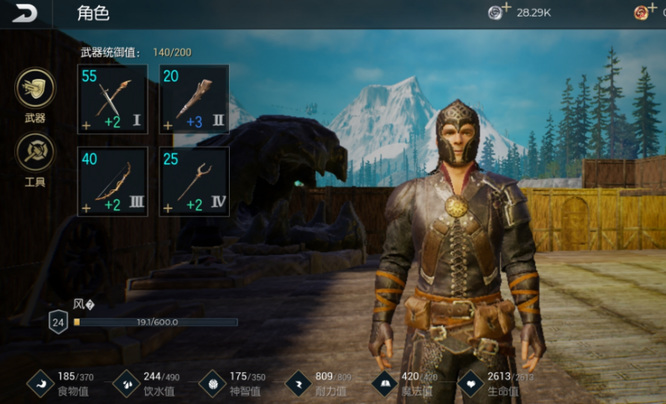
Task: Select weapon slot I with crossed swords
Action: coord(112,99)
